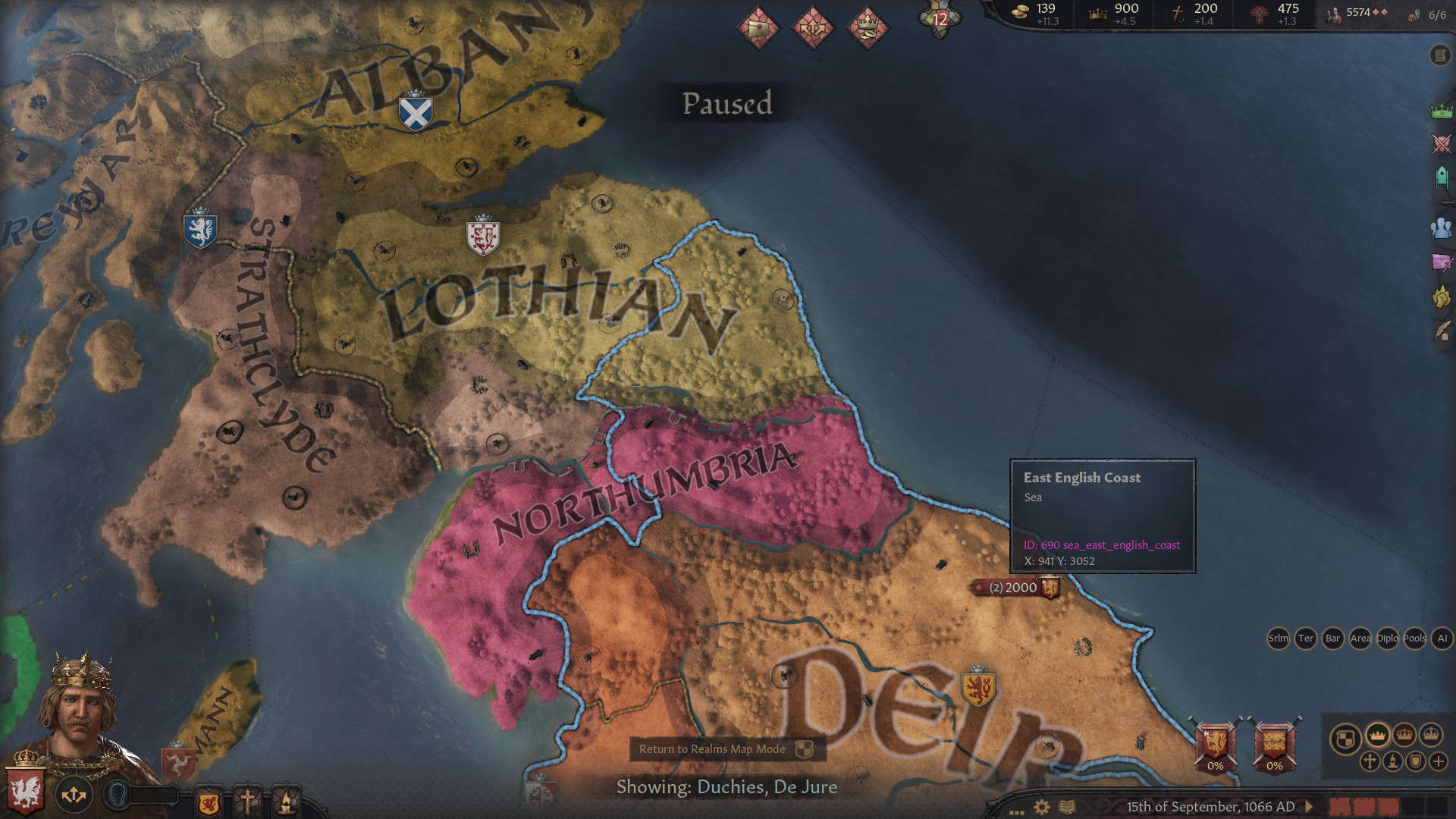The width and height of the screenshot is (1456, 819).
Task: Click the Return to Realms Map Mode button
Action: 724,749
